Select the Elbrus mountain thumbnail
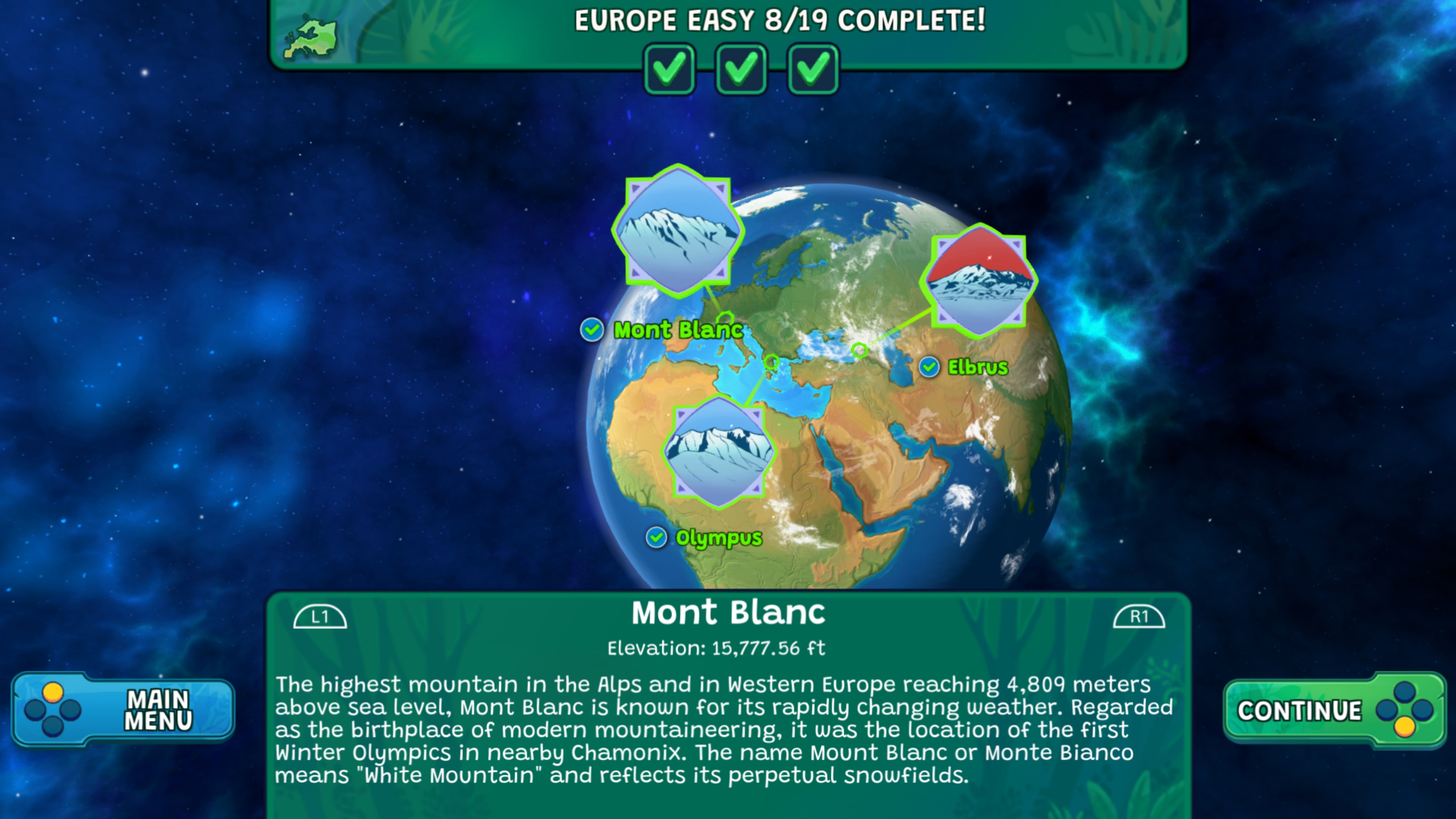Screen dimensions: 1456x819 click(x=978, y=281)
